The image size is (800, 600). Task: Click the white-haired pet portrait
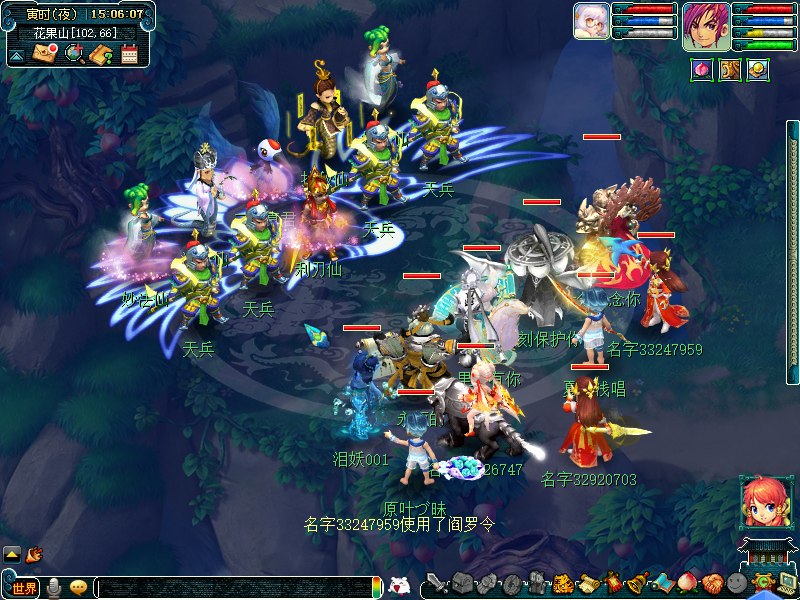pyautogui.click(x=590, y=21)
